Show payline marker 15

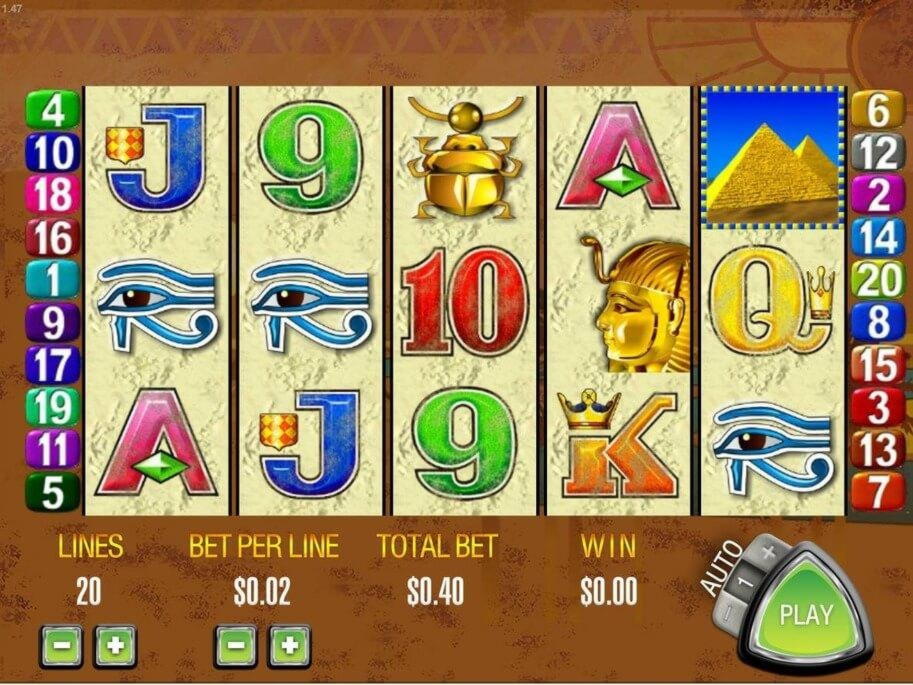[x=877, y=364]
